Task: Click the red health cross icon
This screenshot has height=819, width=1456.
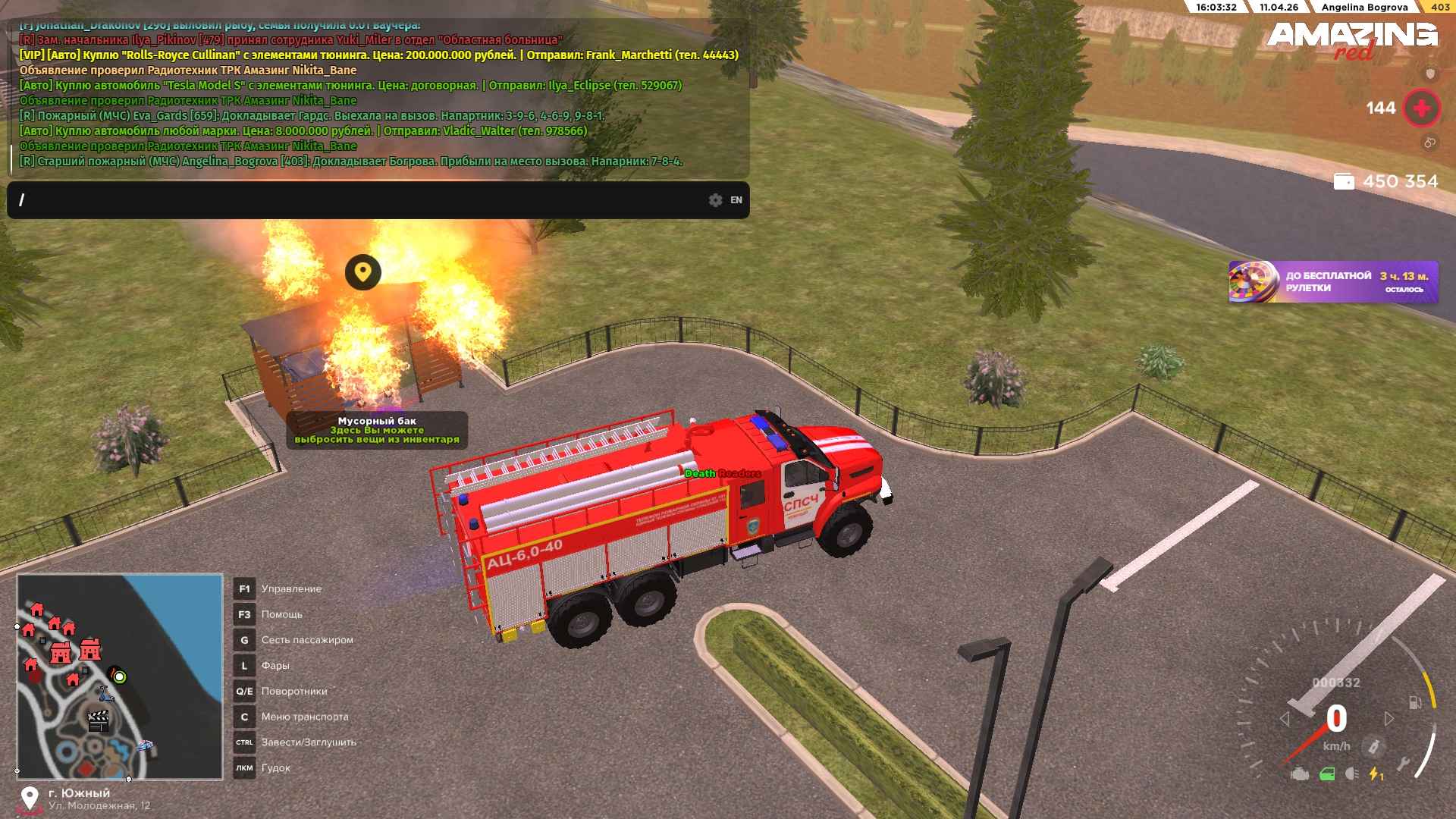Action: coord(1422,108)
